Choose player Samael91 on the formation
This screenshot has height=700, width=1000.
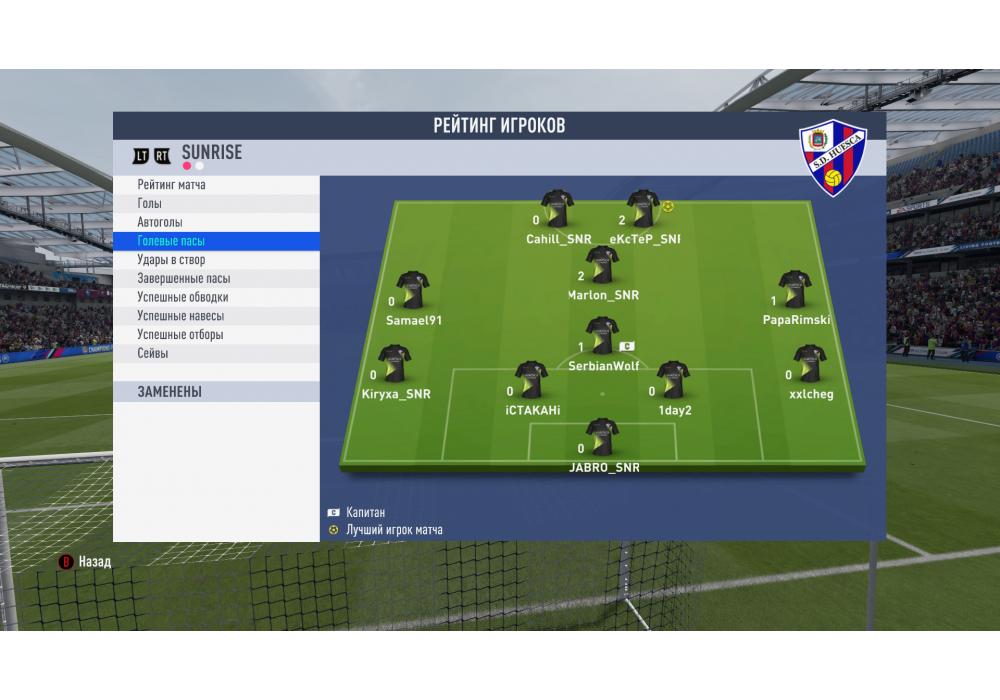(x=412, y=291)
